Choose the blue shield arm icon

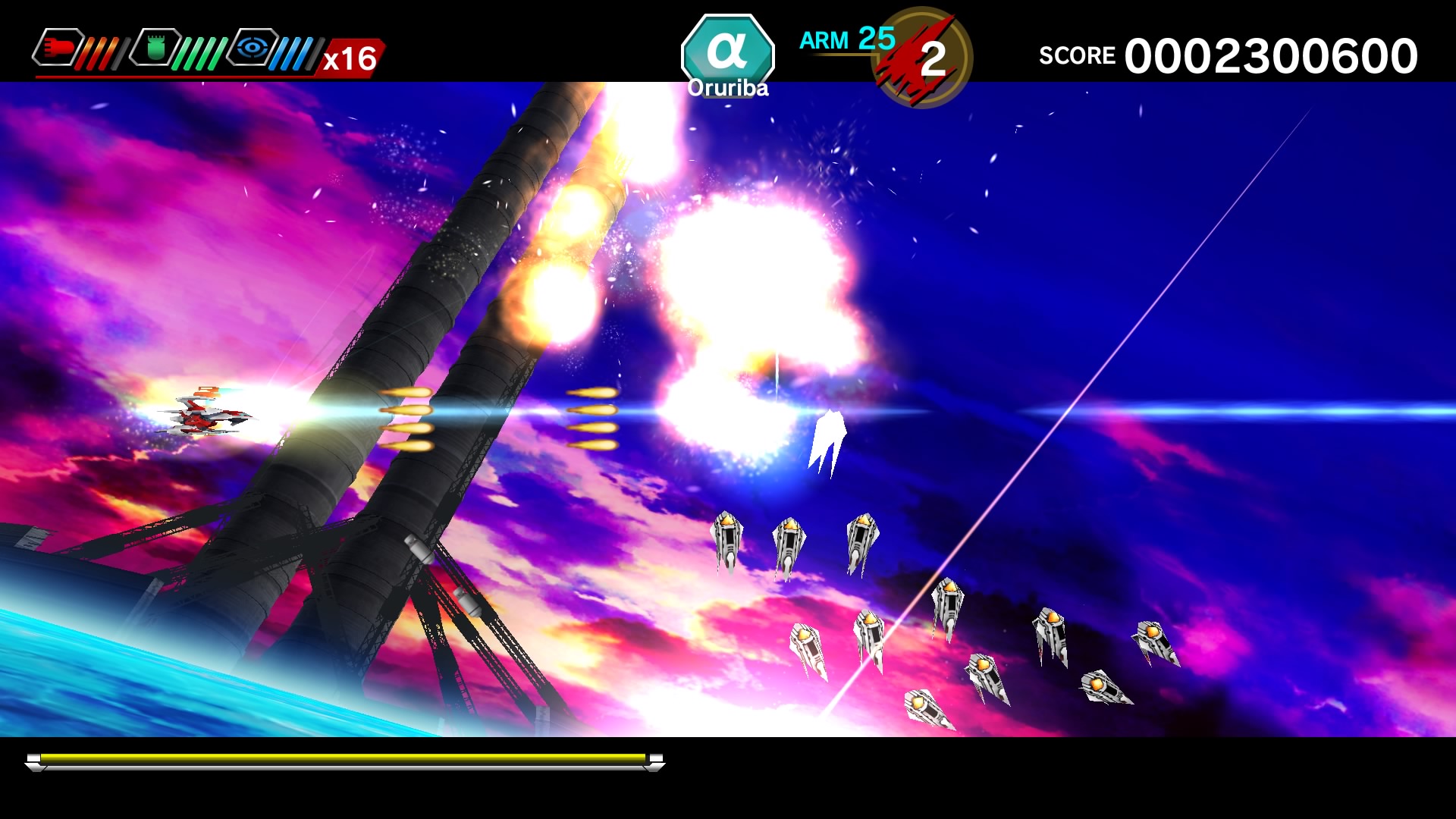[253, 48]
